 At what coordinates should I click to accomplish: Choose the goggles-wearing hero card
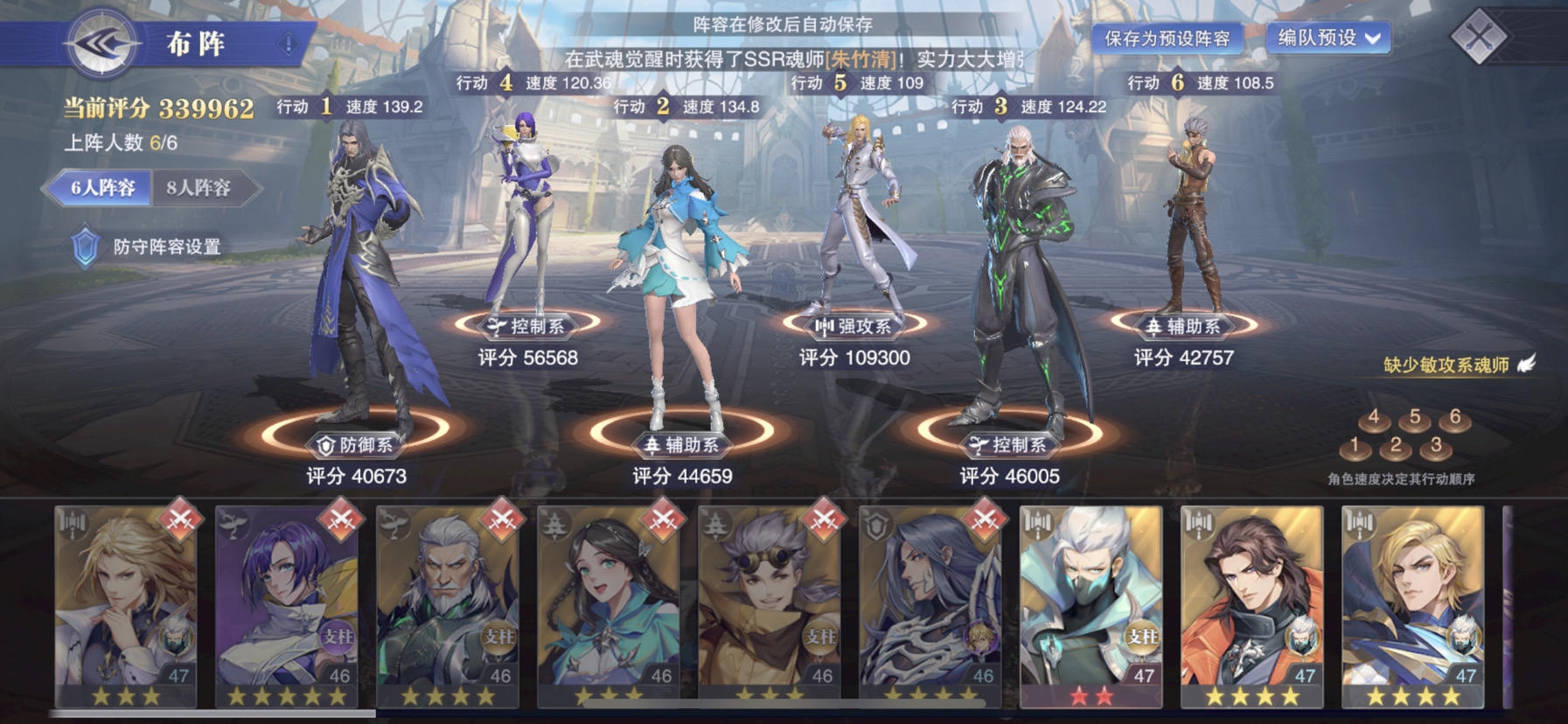[x=770, y=605]
